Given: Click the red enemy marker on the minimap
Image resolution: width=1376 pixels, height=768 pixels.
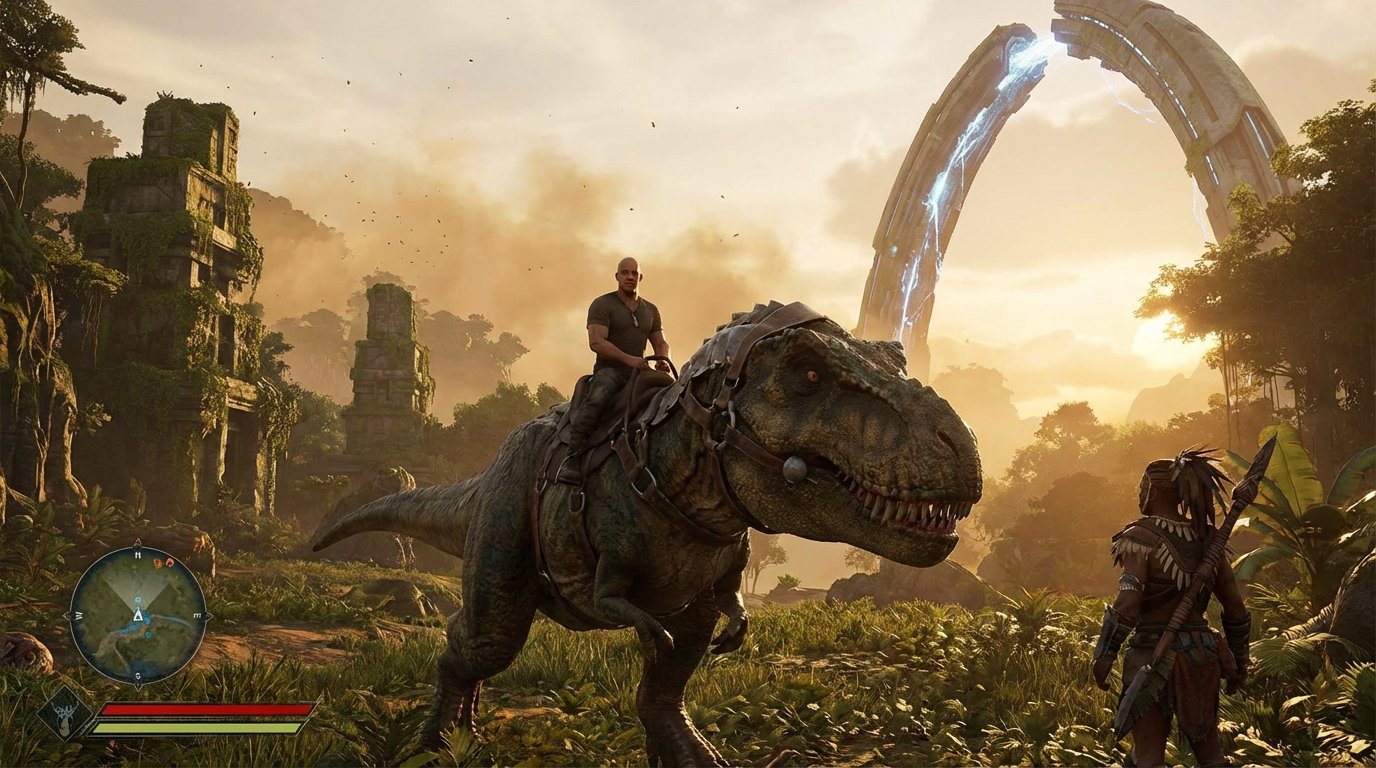Looking at the screenshot, I should [168, 563].
